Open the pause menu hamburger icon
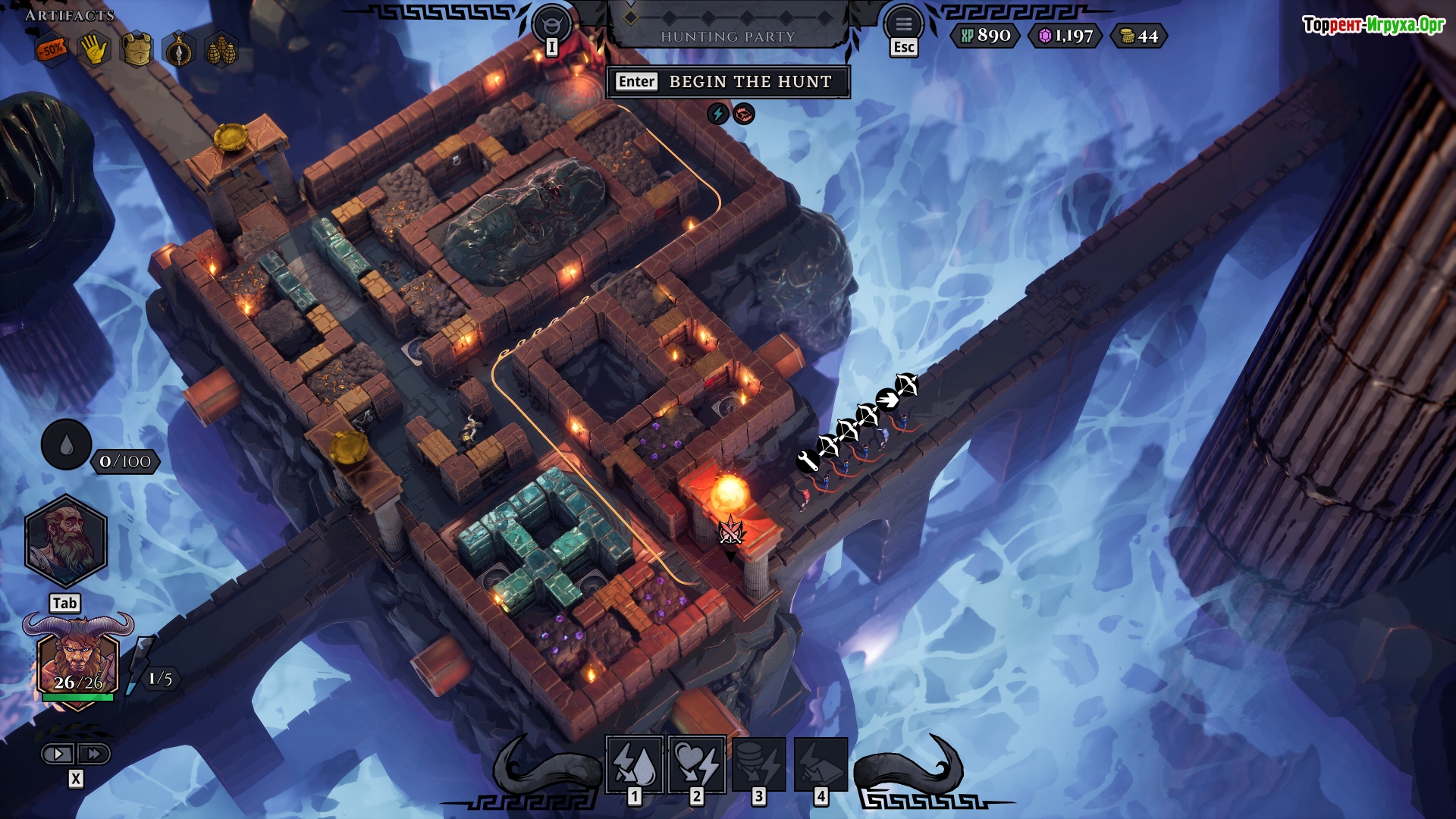 (903, 24)
